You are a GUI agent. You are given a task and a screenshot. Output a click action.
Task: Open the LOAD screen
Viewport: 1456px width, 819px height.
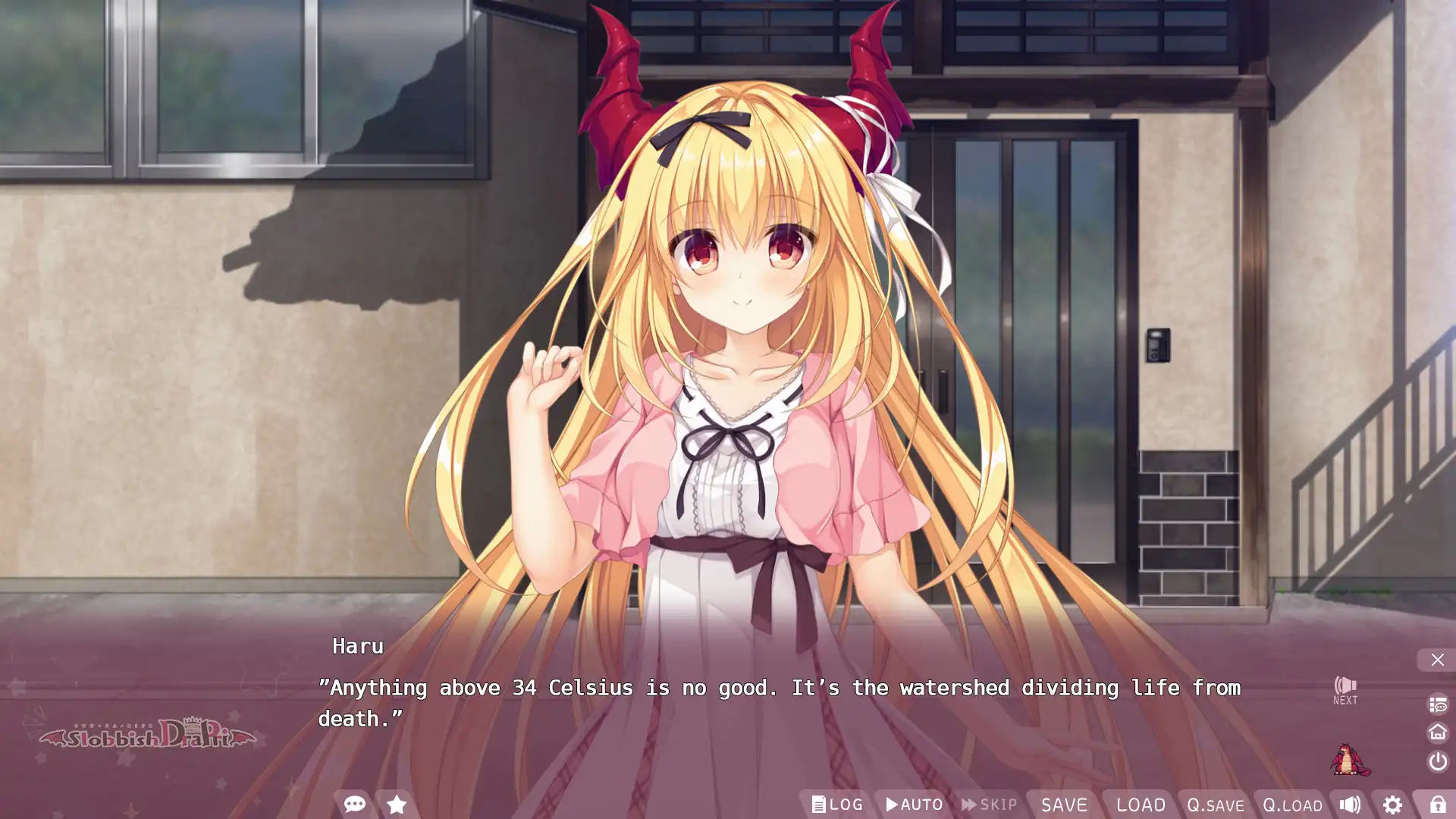1141,805
